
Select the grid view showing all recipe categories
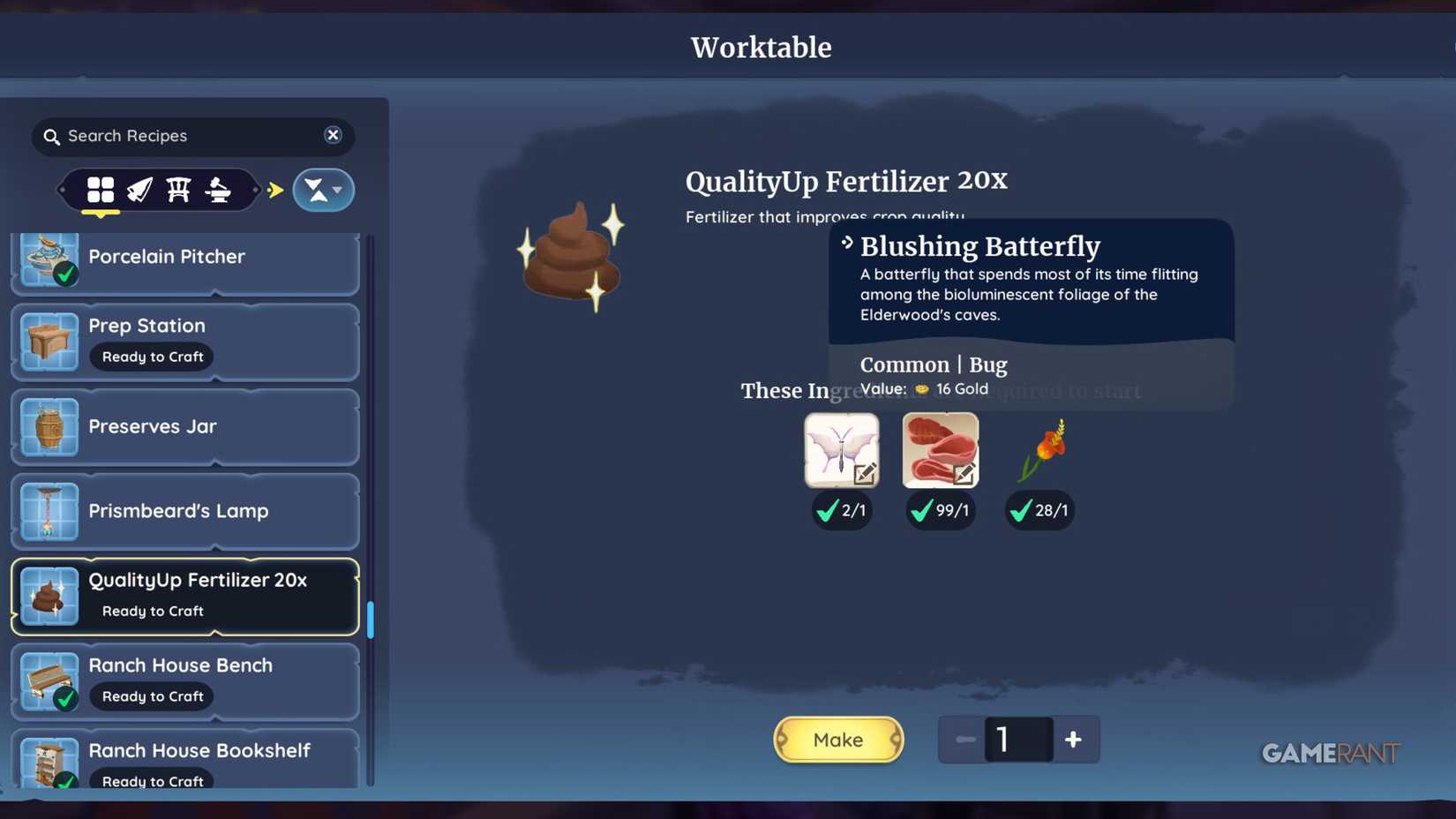coord(101,190)
